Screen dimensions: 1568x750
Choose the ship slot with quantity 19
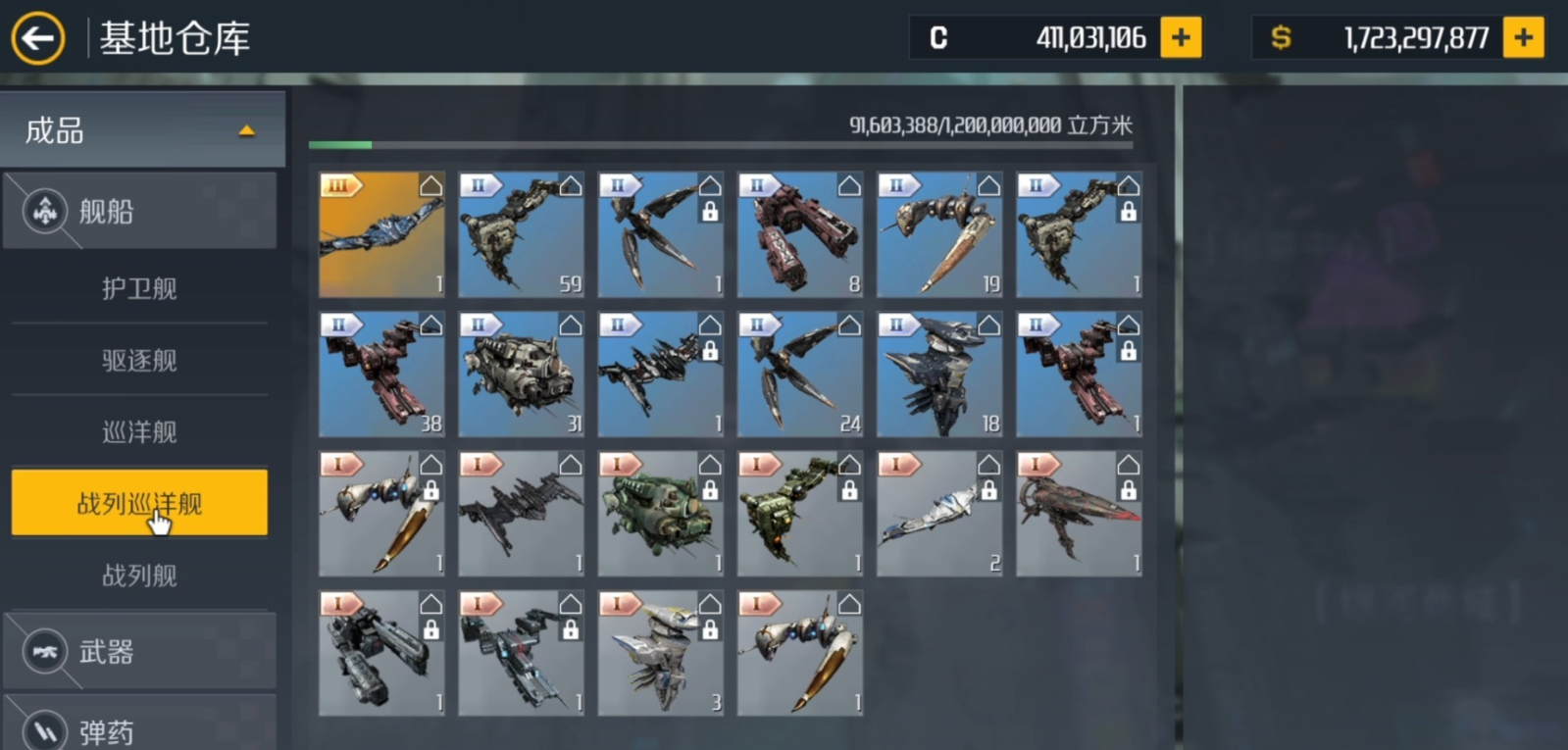pyautogui.click(x=939, y=235)
